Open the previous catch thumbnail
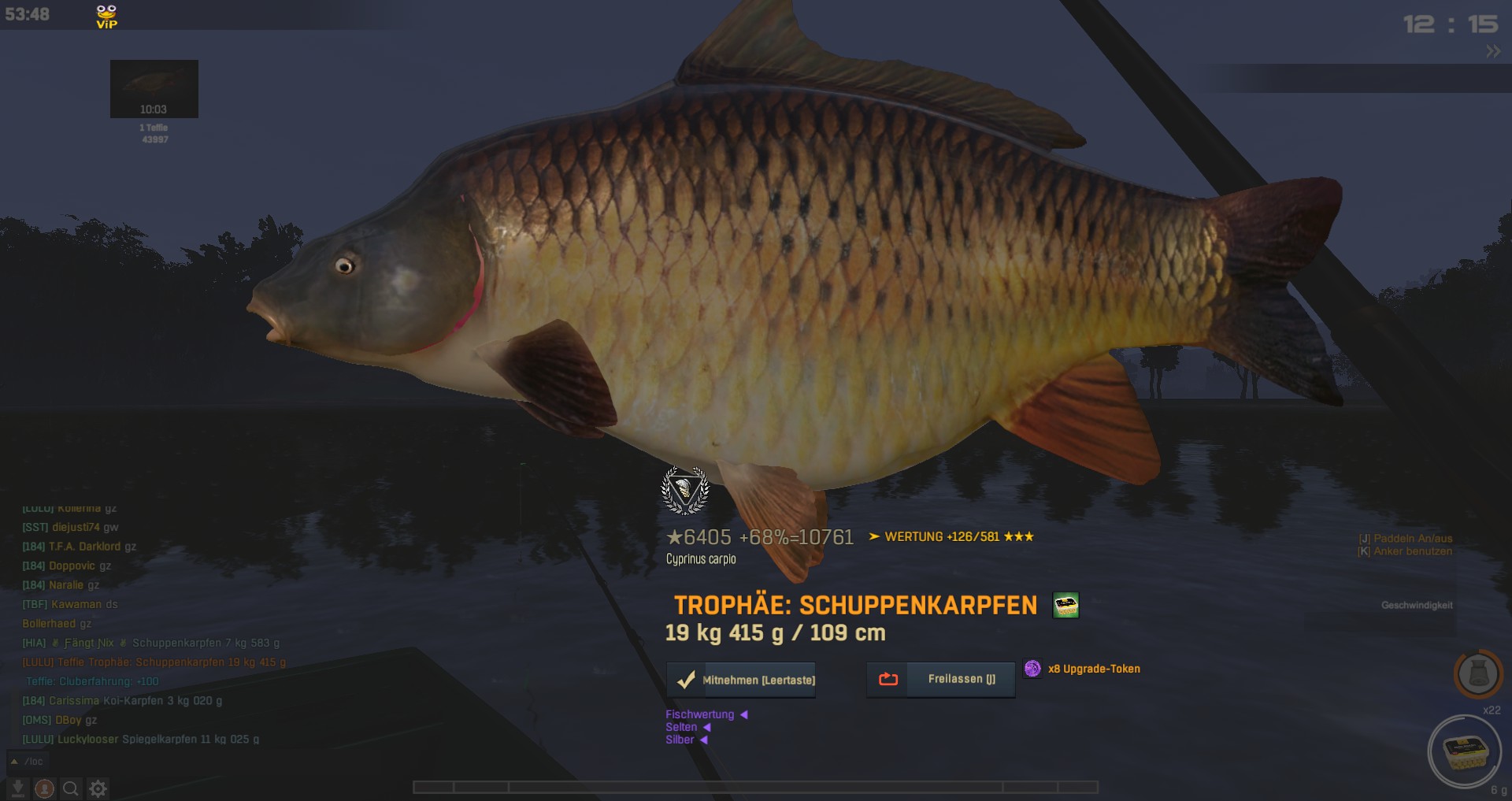Screen dimensions: 1512x801 click(x=154, y=88)
